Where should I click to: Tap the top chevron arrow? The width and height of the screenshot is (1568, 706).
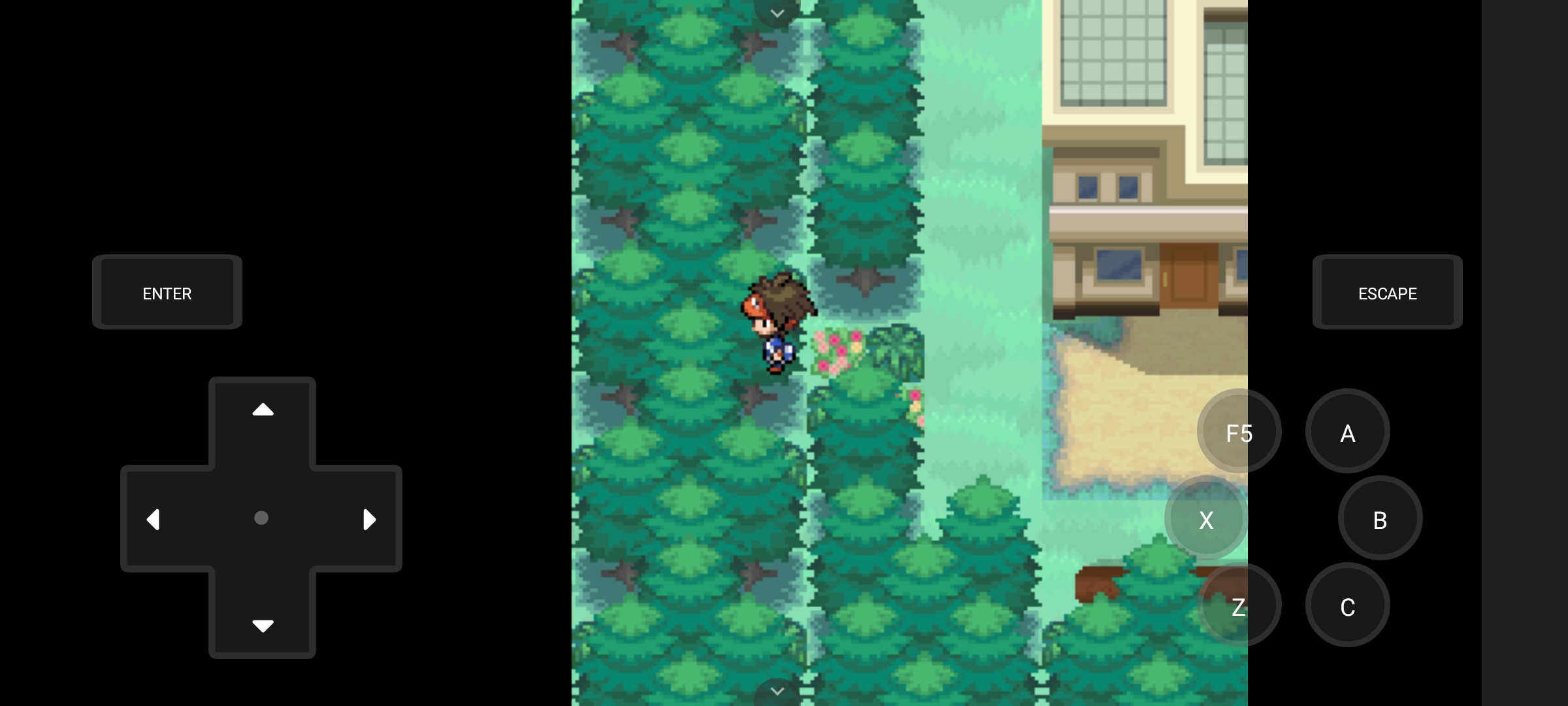click(777, 13)
